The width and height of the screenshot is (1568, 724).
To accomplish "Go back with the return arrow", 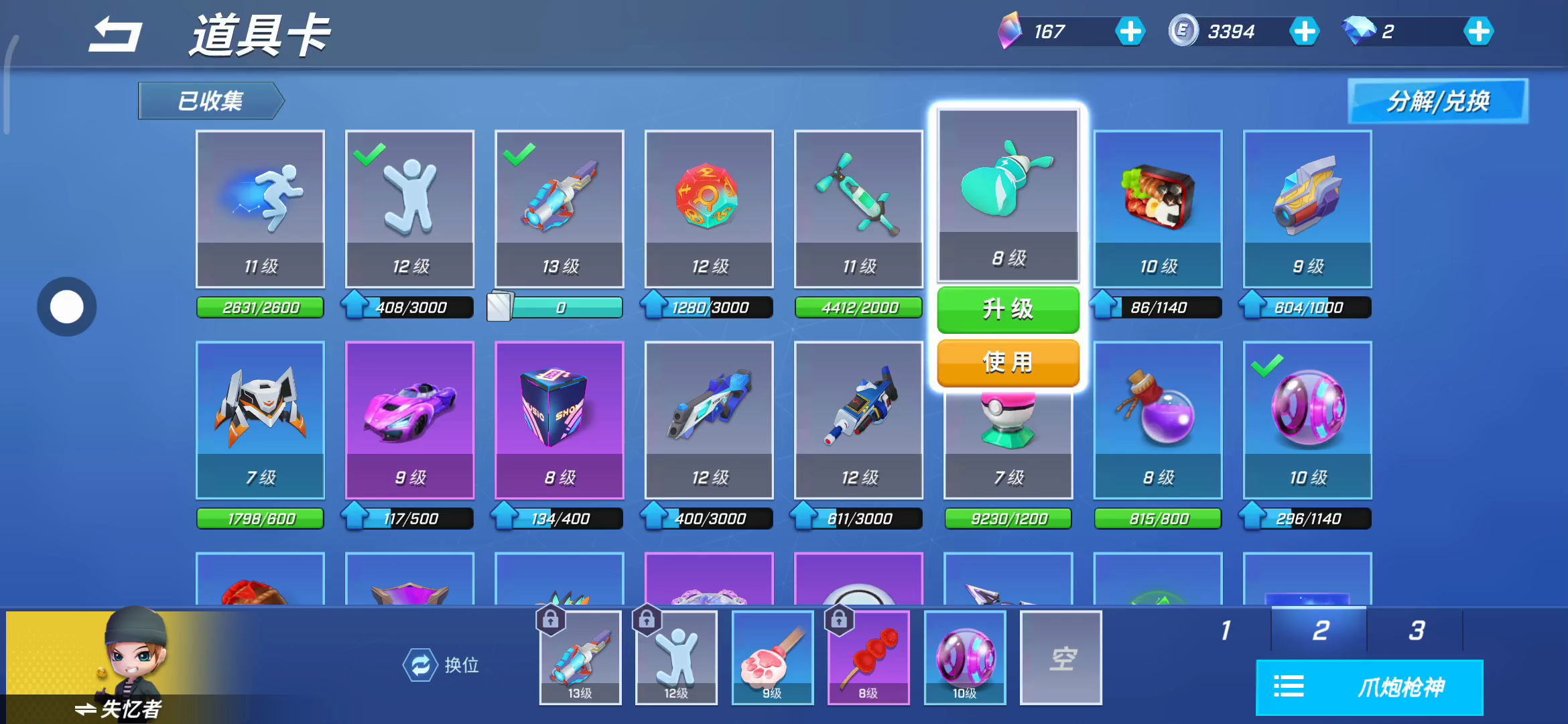I will [x=115, y=35].
